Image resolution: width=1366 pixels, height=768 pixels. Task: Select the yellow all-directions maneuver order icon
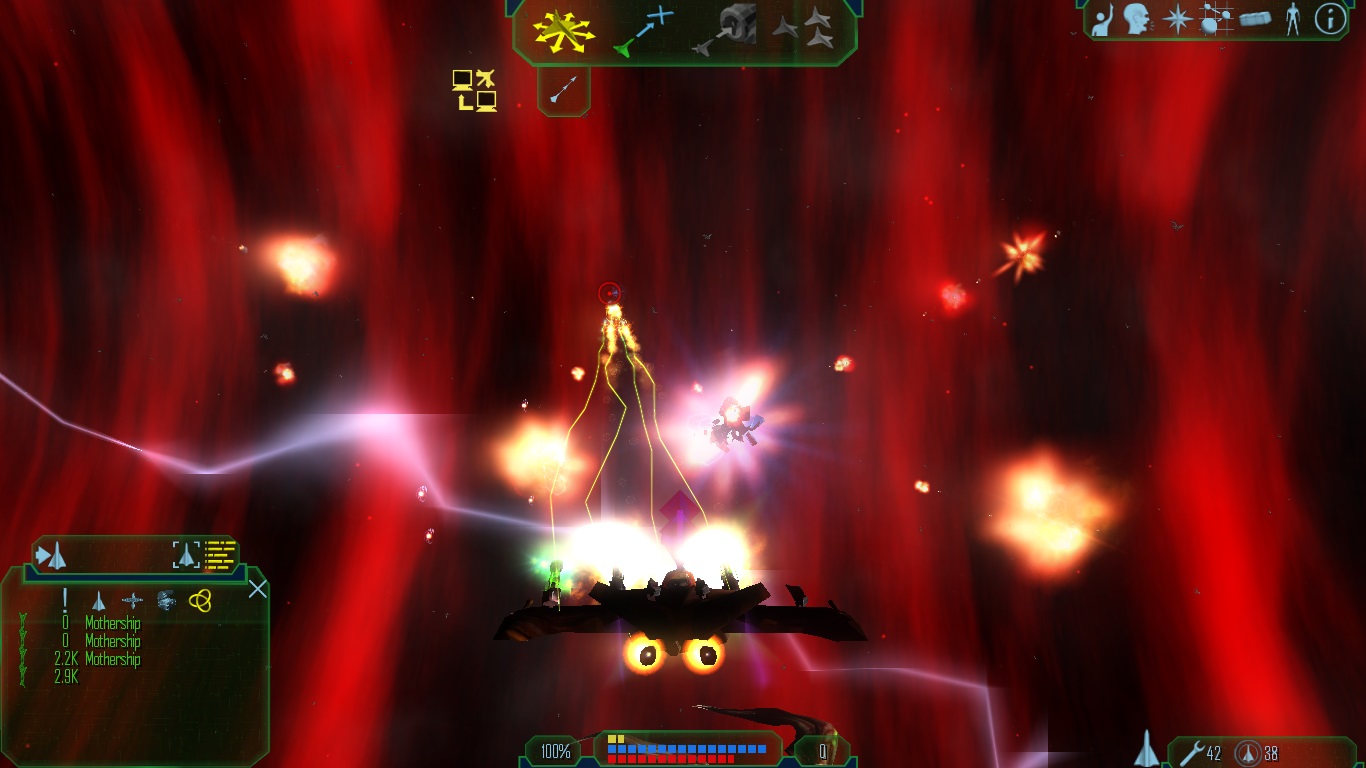(565, 31)
